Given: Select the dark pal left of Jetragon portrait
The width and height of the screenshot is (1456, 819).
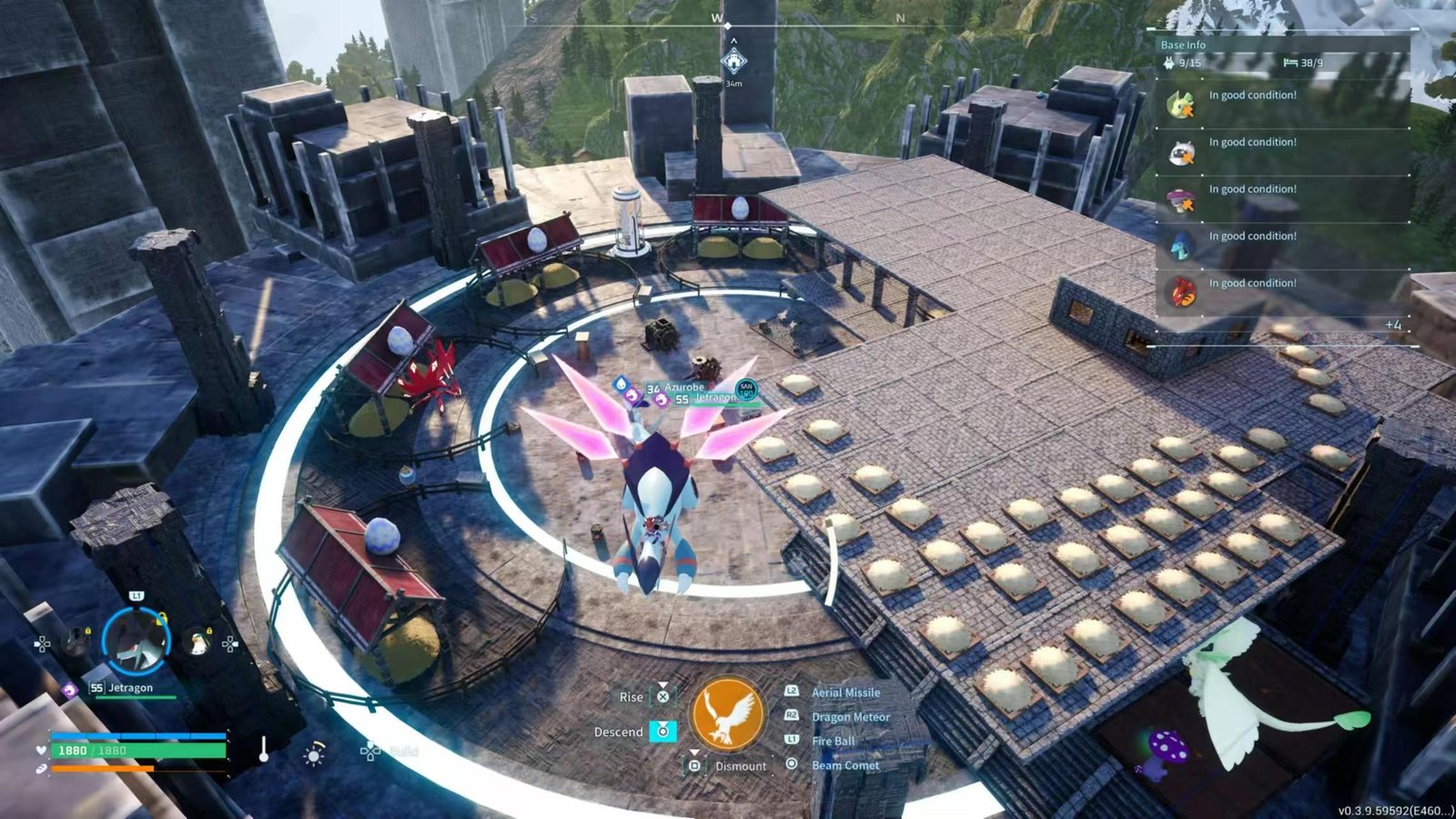Looking at the screenshot, I should (x=76, y=642).
